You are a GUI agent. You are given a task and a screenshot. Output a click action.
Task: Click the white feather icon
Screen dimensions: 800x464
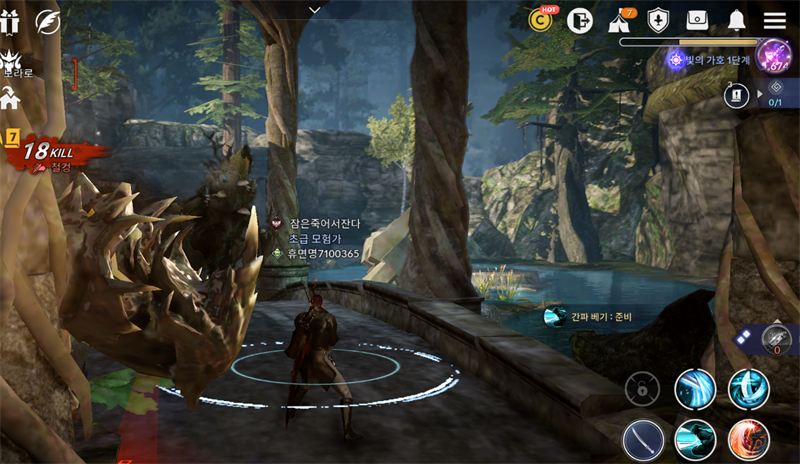(47, 21)
